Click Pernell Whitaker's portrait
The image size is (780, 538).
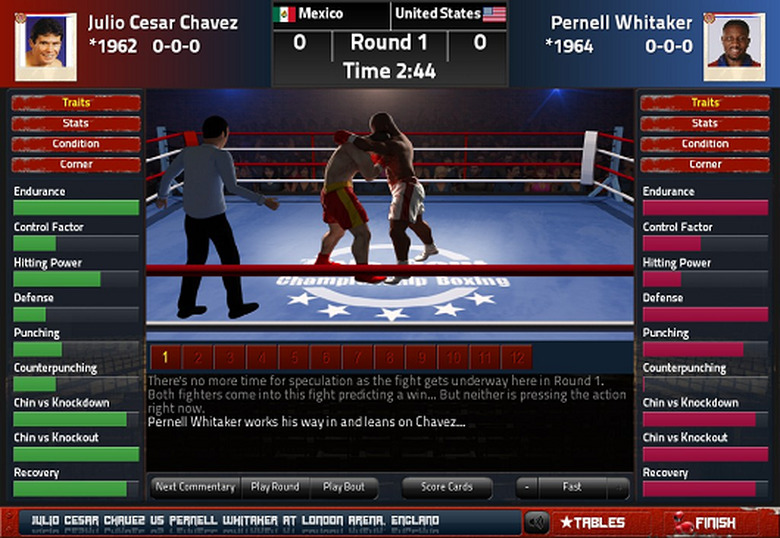[734, 46]
